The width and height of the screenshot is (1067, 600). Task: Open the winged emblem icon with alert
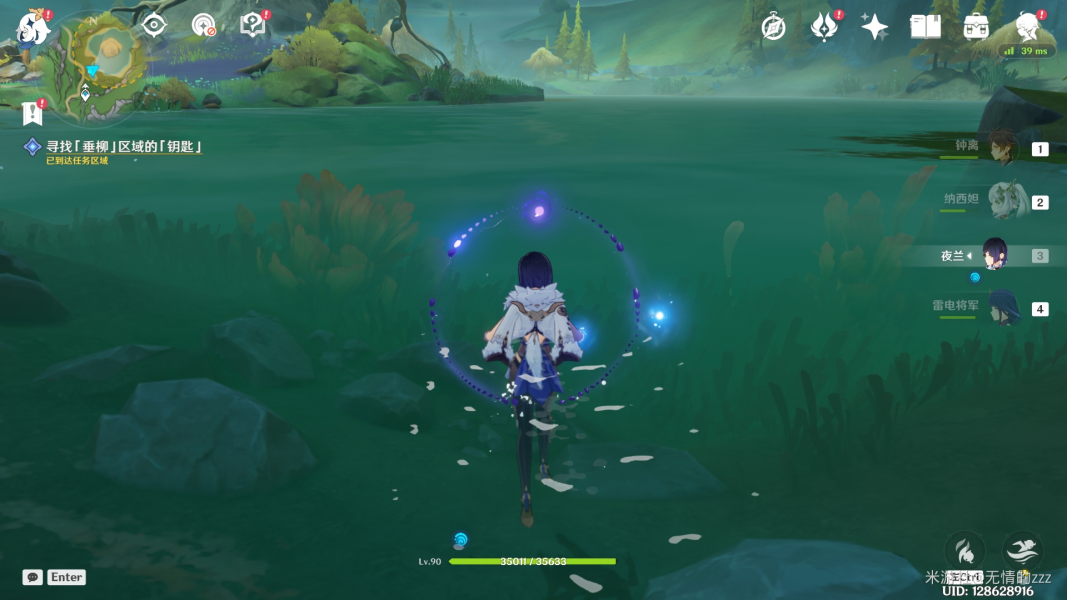(824, 27)
